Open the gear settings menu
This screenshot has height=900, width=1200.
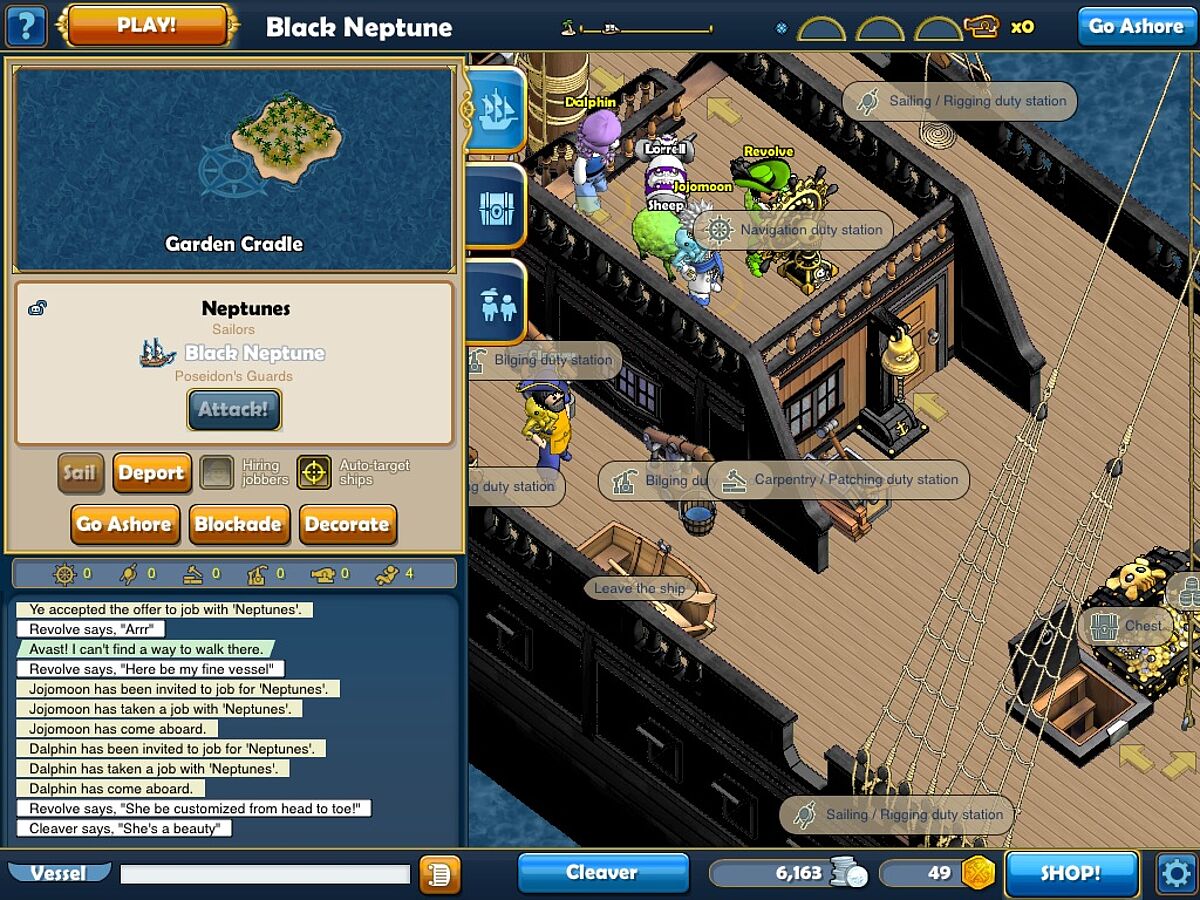[1176, 873]
